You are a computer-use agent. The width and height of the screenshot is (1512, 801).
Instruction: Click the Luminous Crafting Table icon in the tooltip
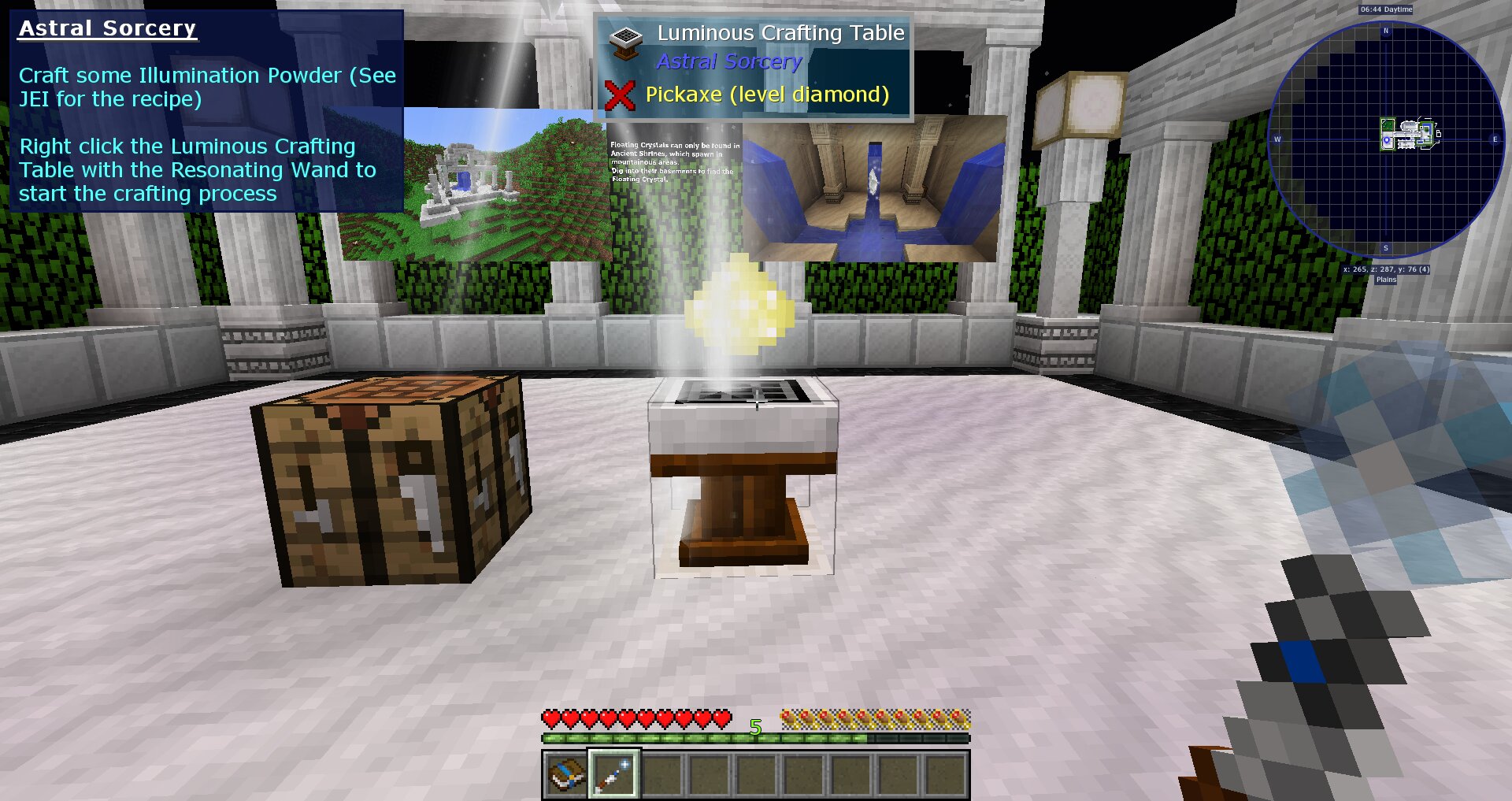[x=625, y=41]
